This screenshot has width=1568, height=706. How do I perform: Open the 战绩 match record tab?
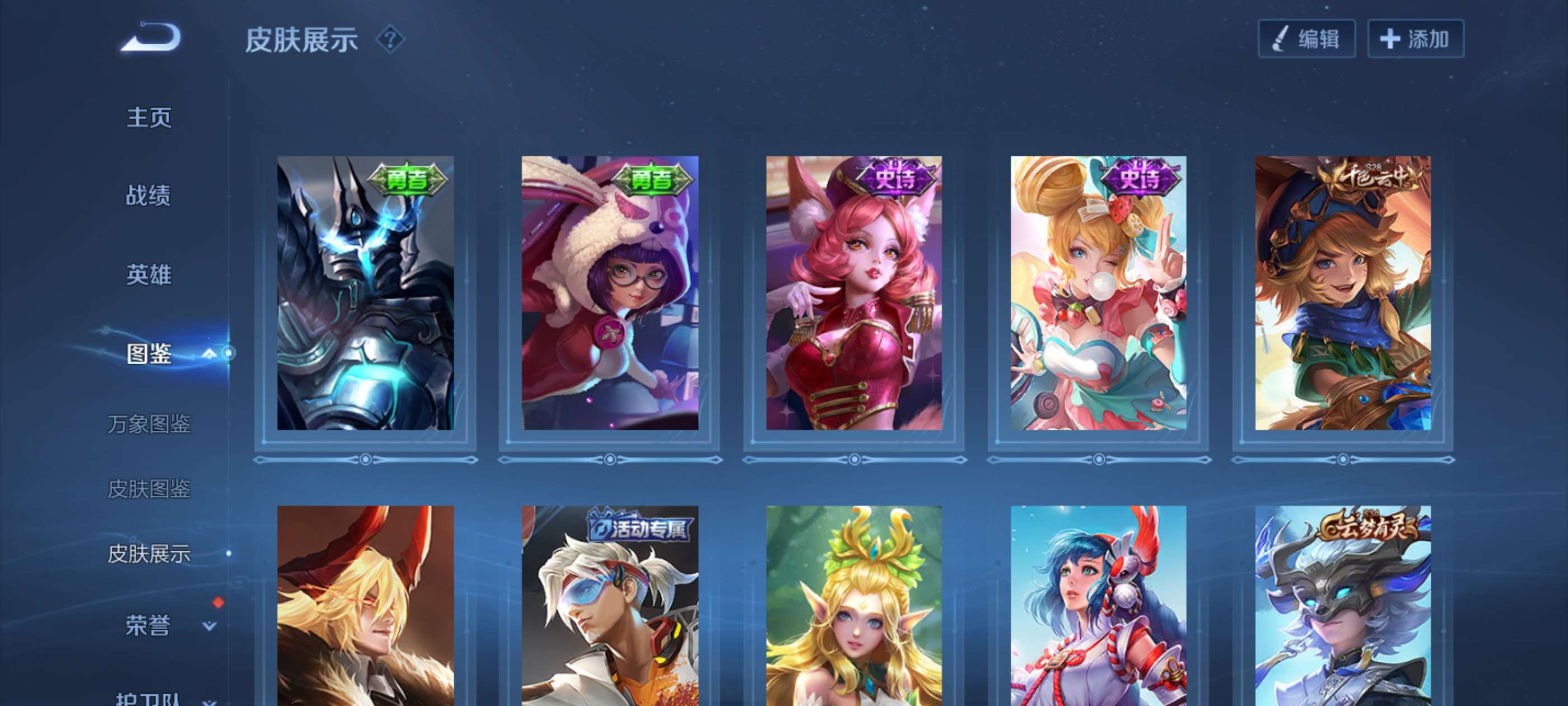click(148, 196)
